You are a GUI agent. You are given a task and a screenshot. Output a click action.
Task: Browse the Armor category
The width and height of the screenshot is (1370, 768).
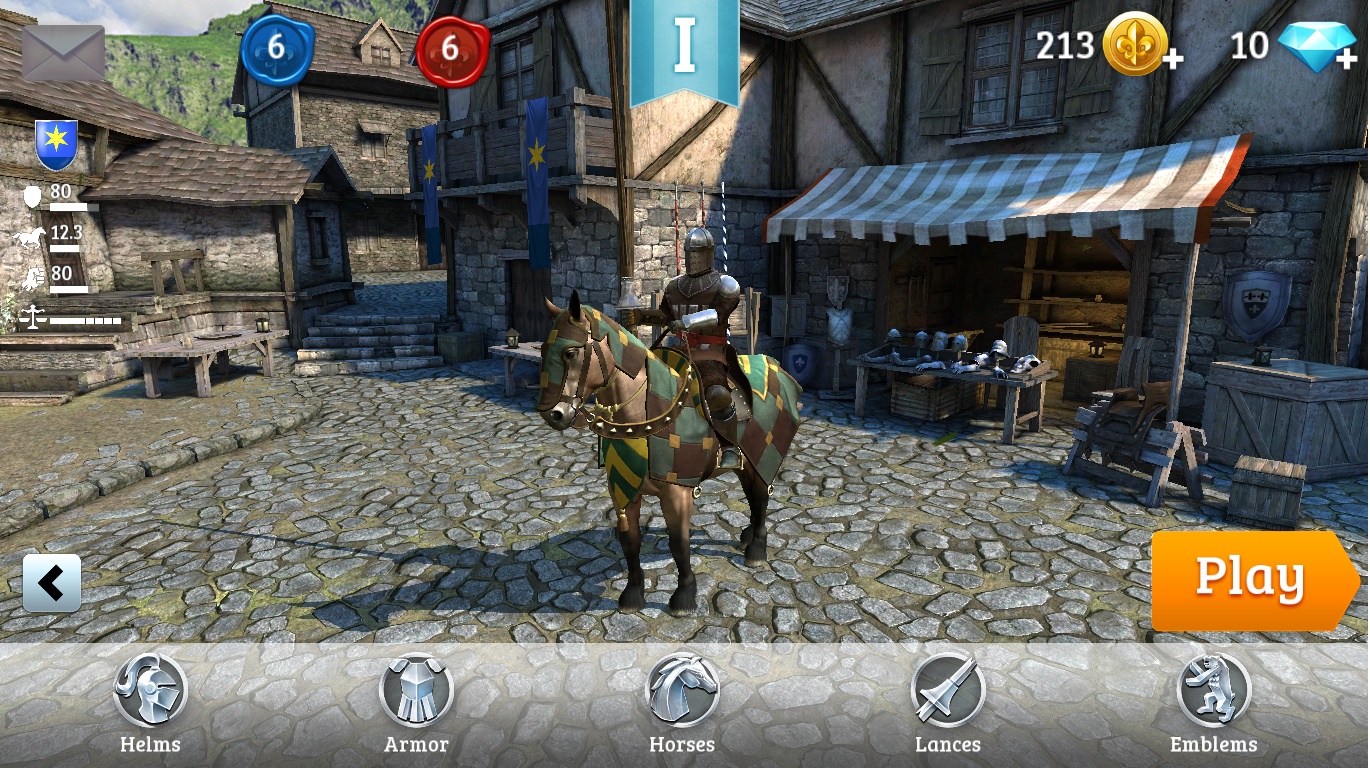click(x=416, y=702)
